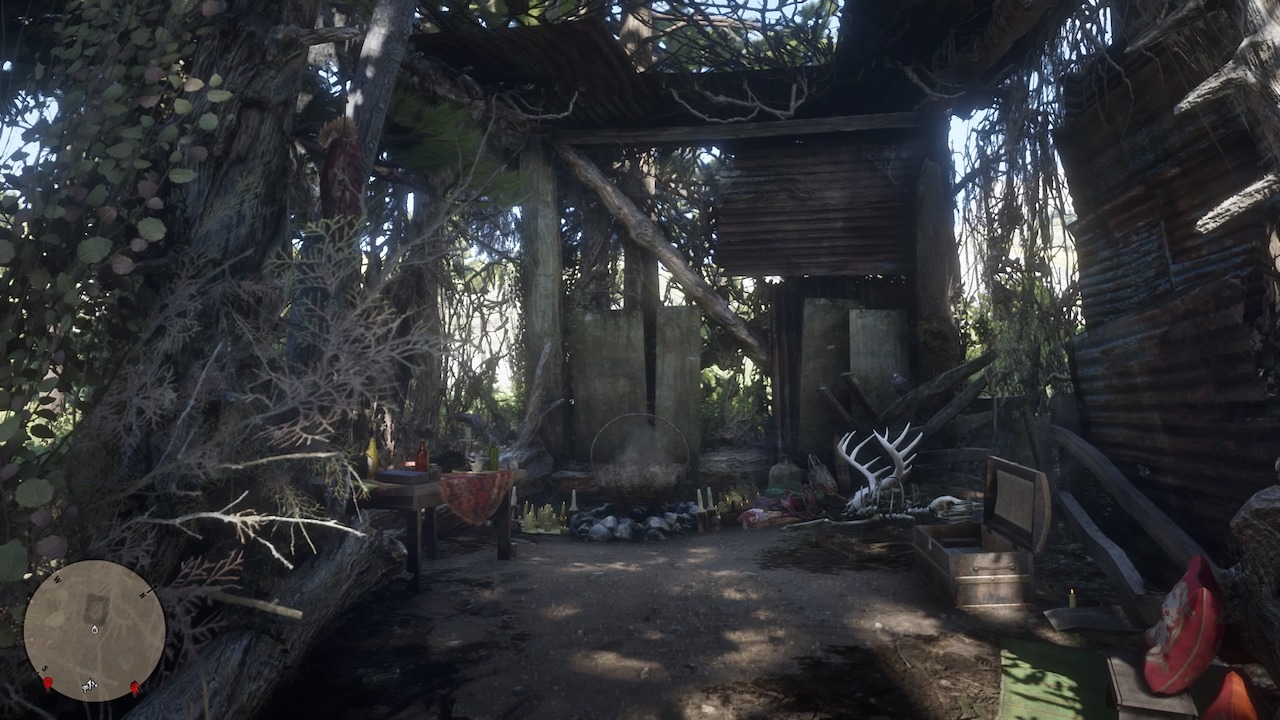Viewport: 1280px width, 720px height.
Task: Open the wooden chest with the raised lid
Action: click(995, 545)
